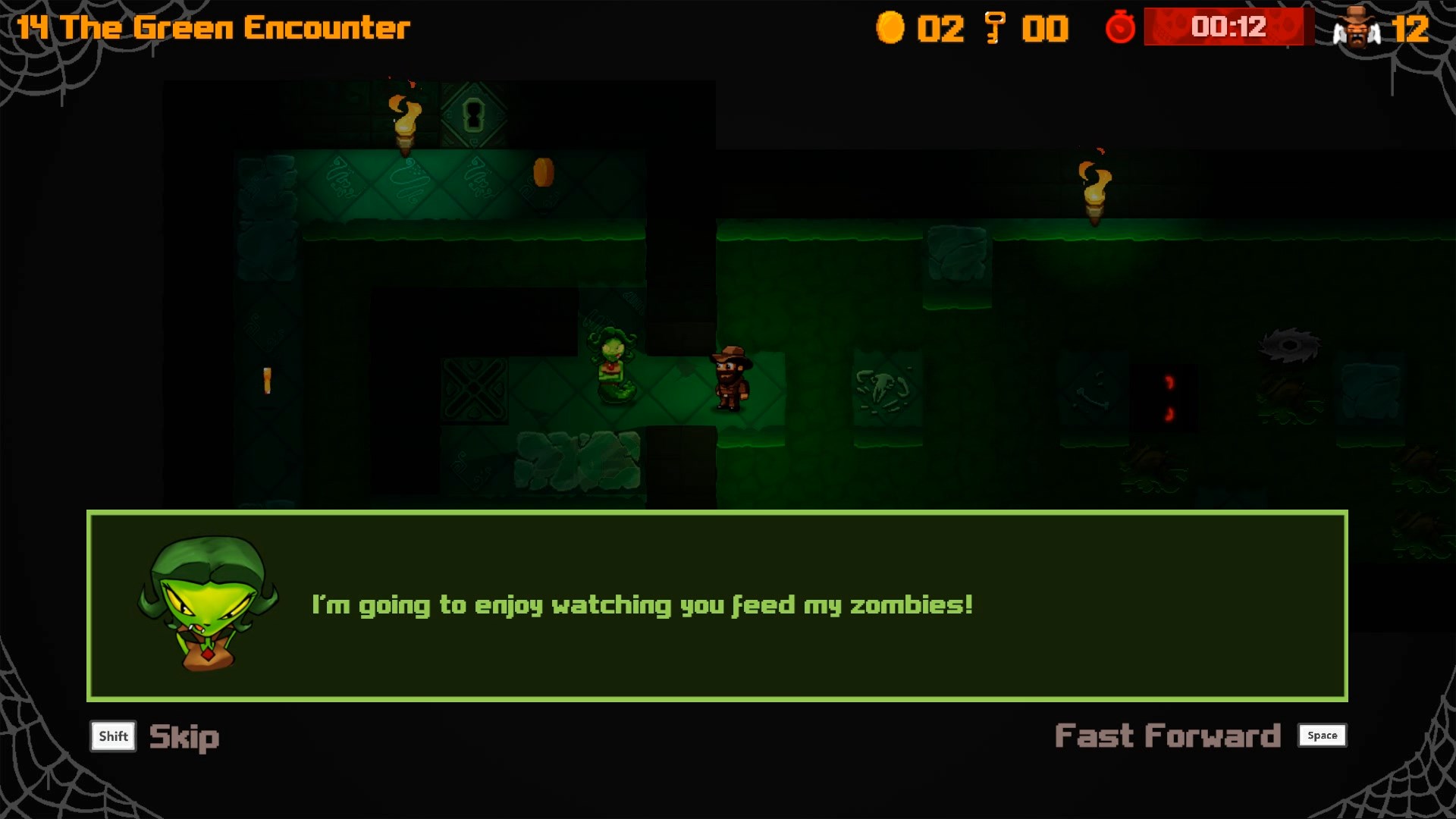Click the floating coin pickup
Image resolution: width=1456 pixels, height=819 pixels.
coord(542,171)
